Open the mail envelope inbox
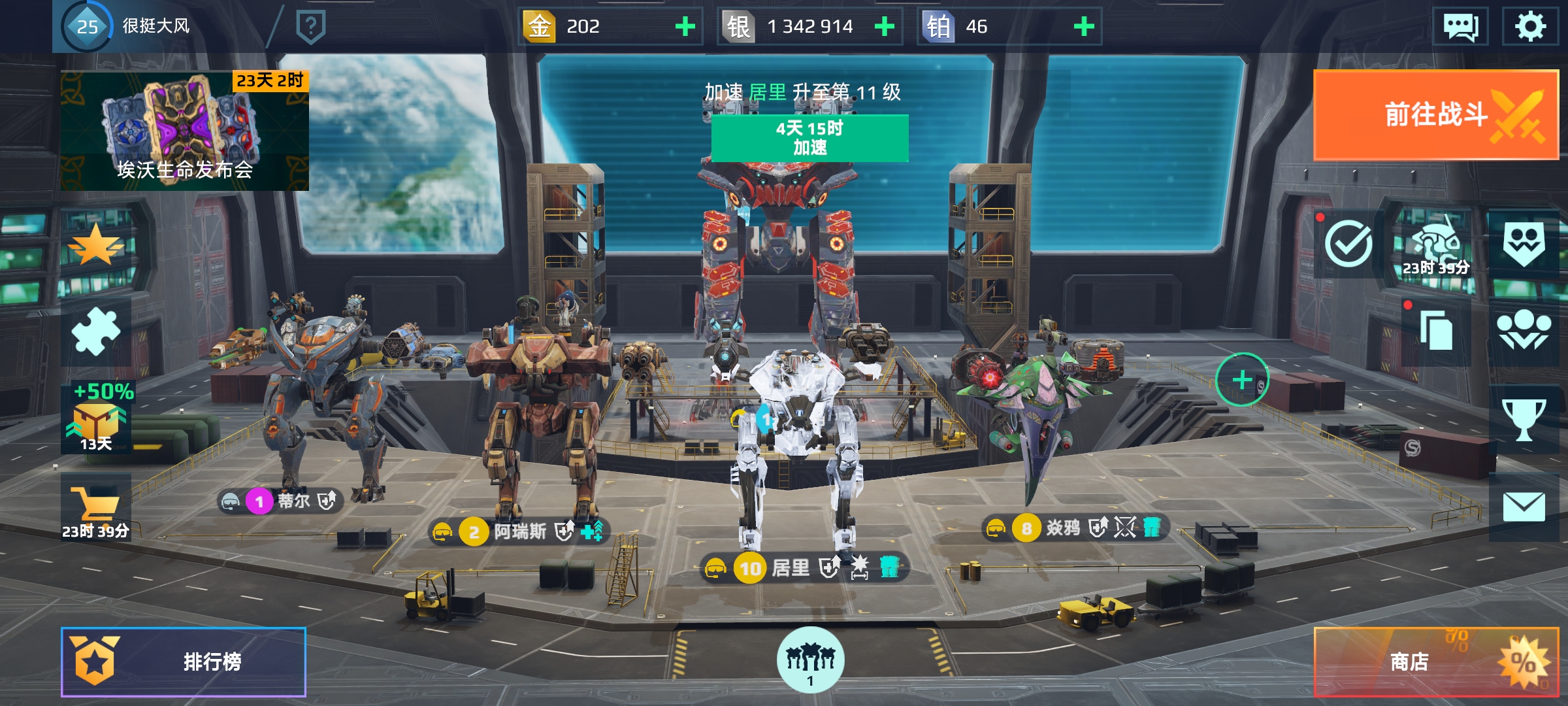The width and height of the screenshot is (1568, 706). click(x=1524, y=507)
